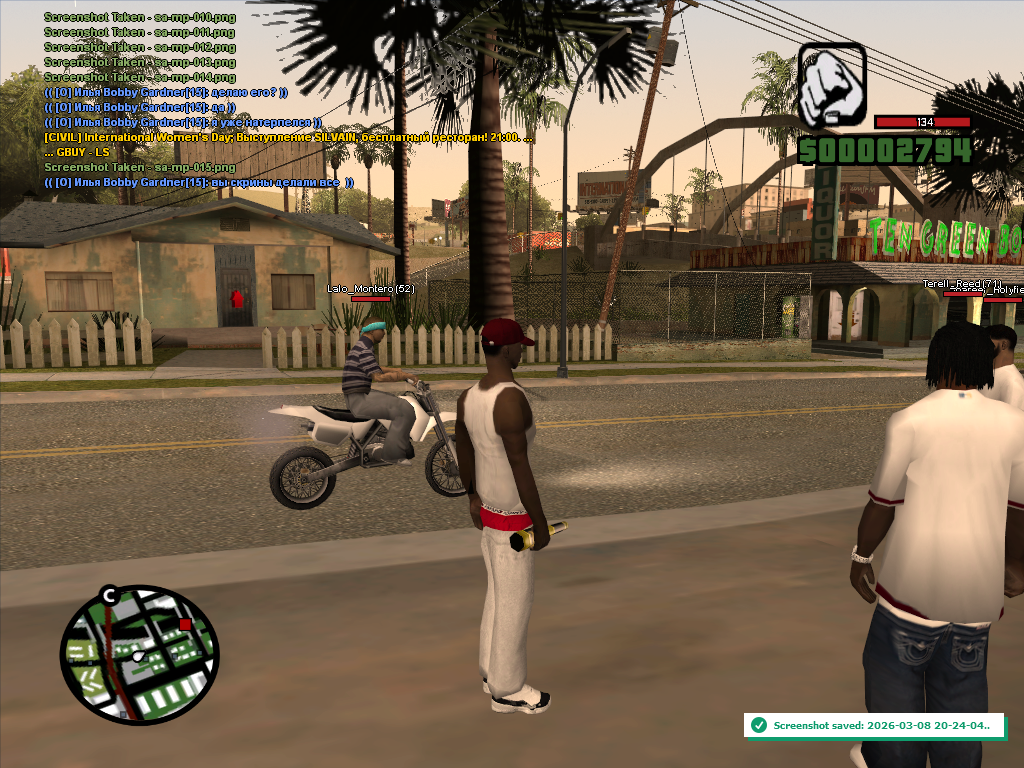Viewport: 1024px width, 768px height.
Task: Click the GBUY - LS chat line
Action: tap(76, 152)
